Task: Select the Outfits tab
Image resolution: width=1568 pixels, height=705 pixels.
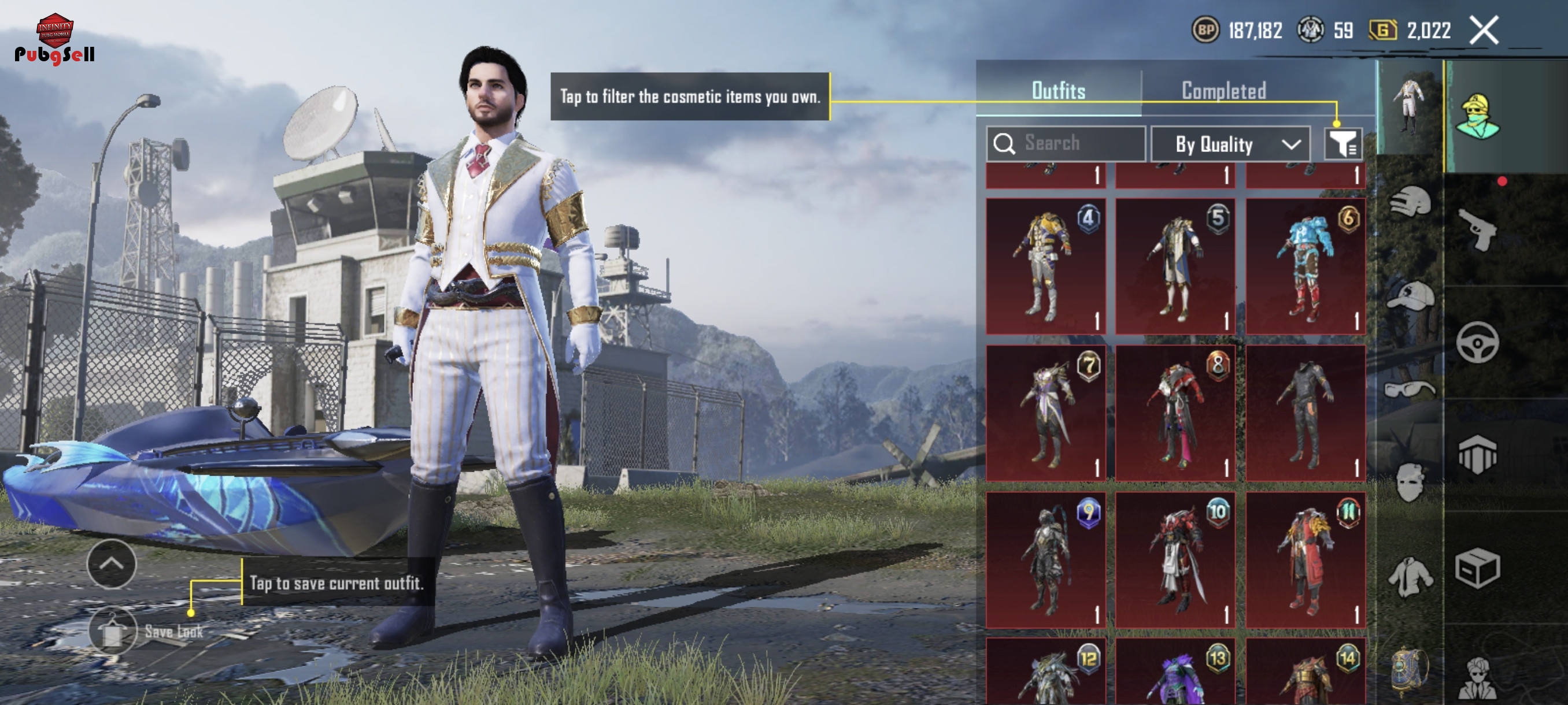Action: click(x=1058, y=91)
